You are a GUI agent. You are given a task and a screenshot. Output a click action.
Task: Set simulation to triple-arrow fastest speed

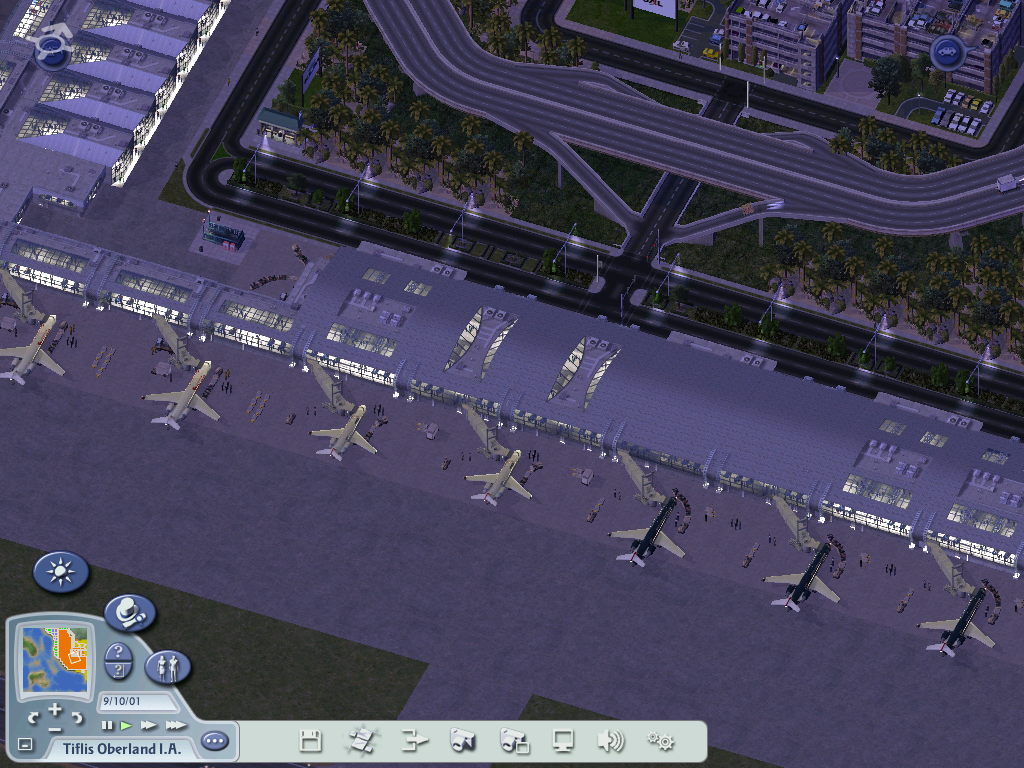point(175,725)
